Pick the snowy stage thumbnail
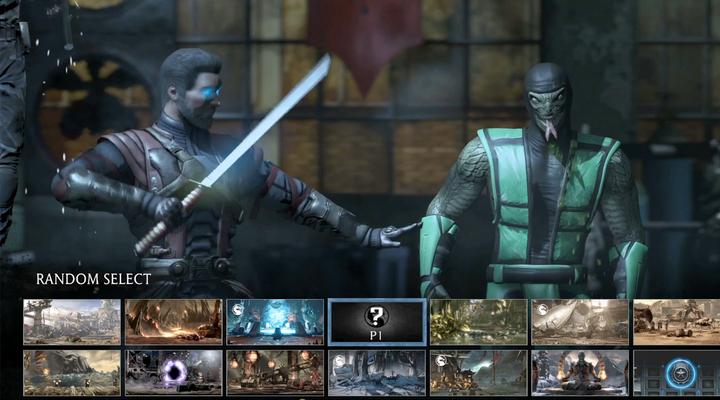Image resolution: width=720 pixels, height=400 pixels. (377, 372)
